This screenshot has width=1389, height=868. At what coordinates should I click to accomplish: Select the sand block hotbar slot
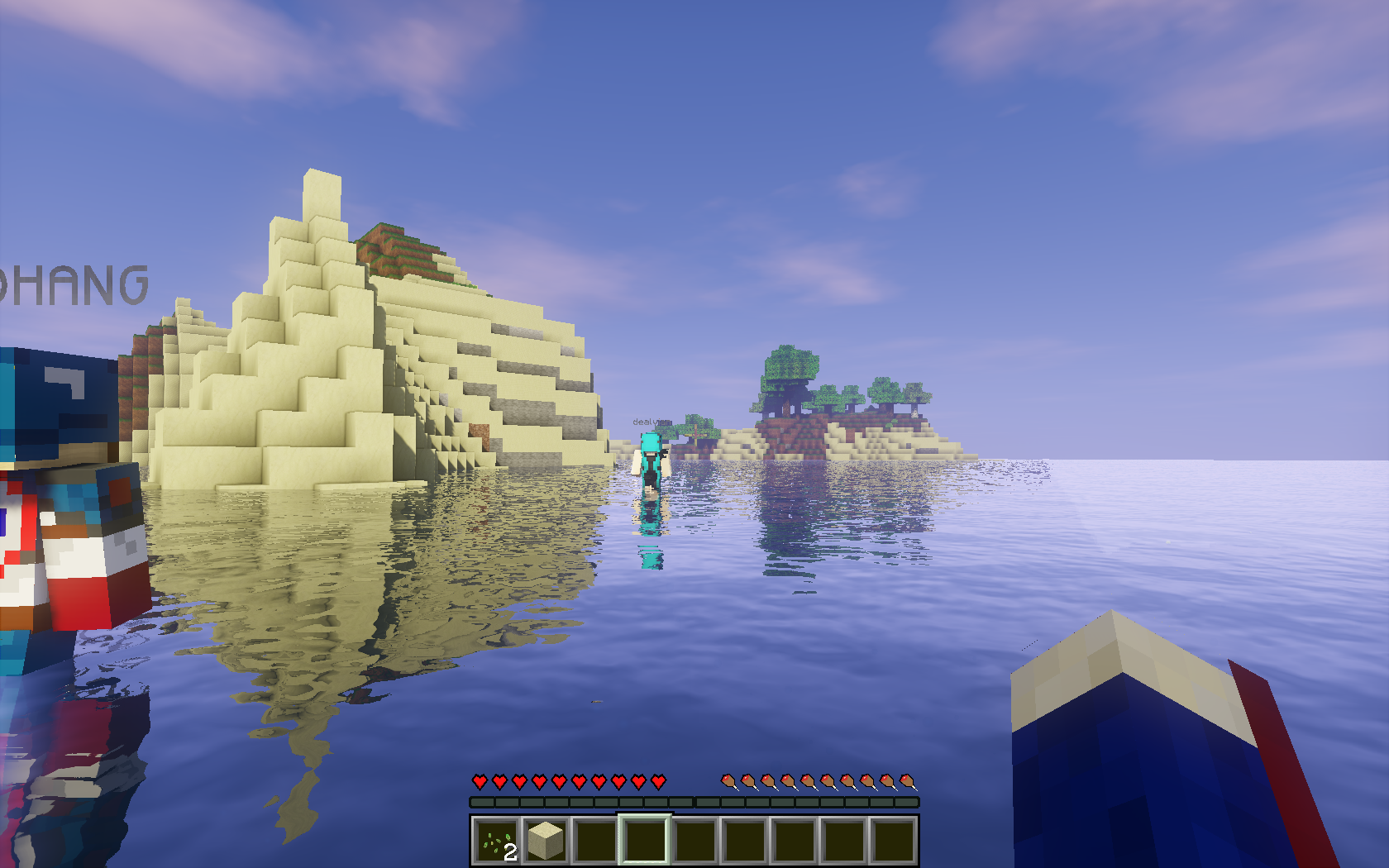(546, 841)
